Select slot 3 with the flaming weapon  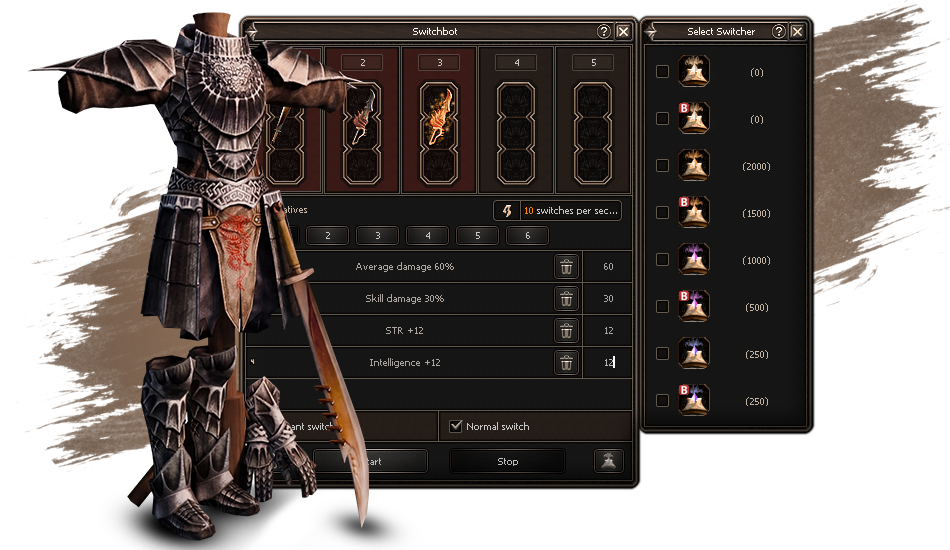click(x=439, y=118)
